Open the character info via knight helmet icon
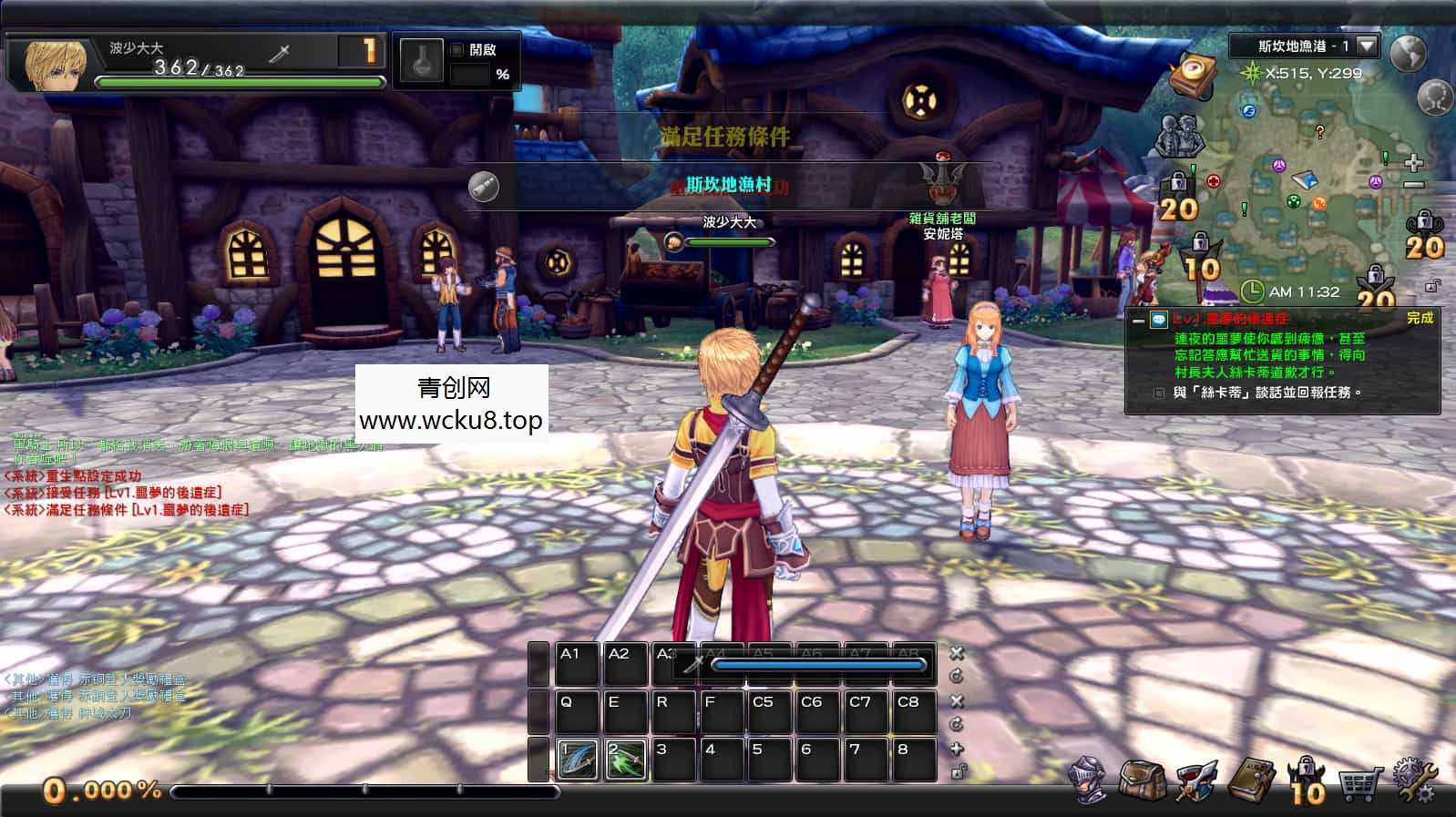Viewport: 1456px width, 817px height. click(x=1087, y=781)
